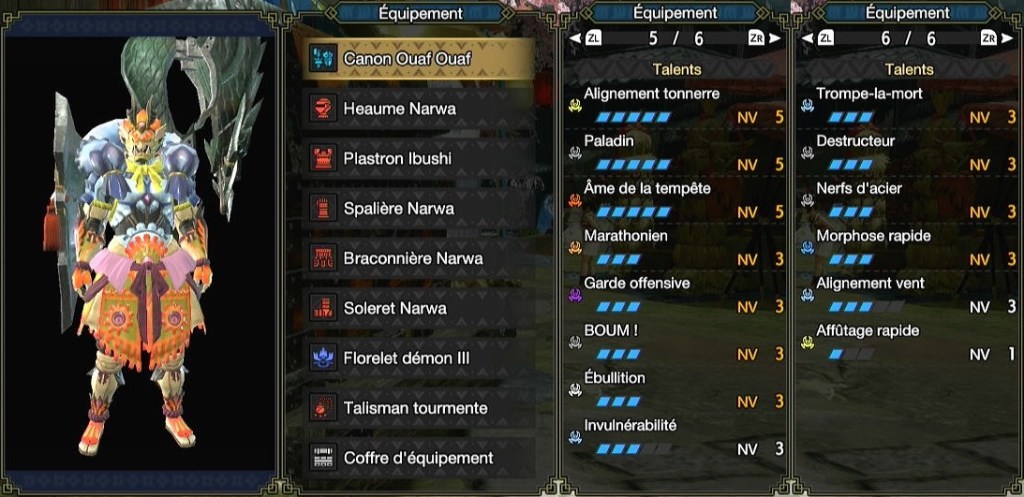1024x497 pixels.
Task: Select the Braconnière Narwa waist slot
Action: click(x=418, y=258)
